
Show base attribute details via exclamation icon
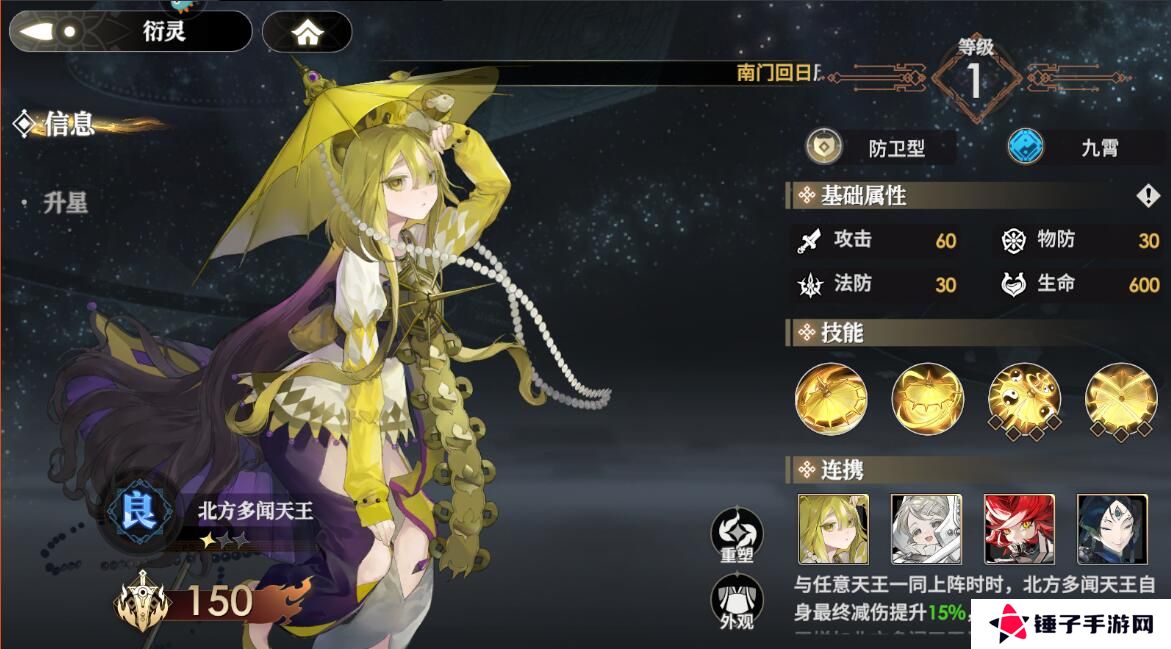pyautogui.click(x=1147, y=196)
